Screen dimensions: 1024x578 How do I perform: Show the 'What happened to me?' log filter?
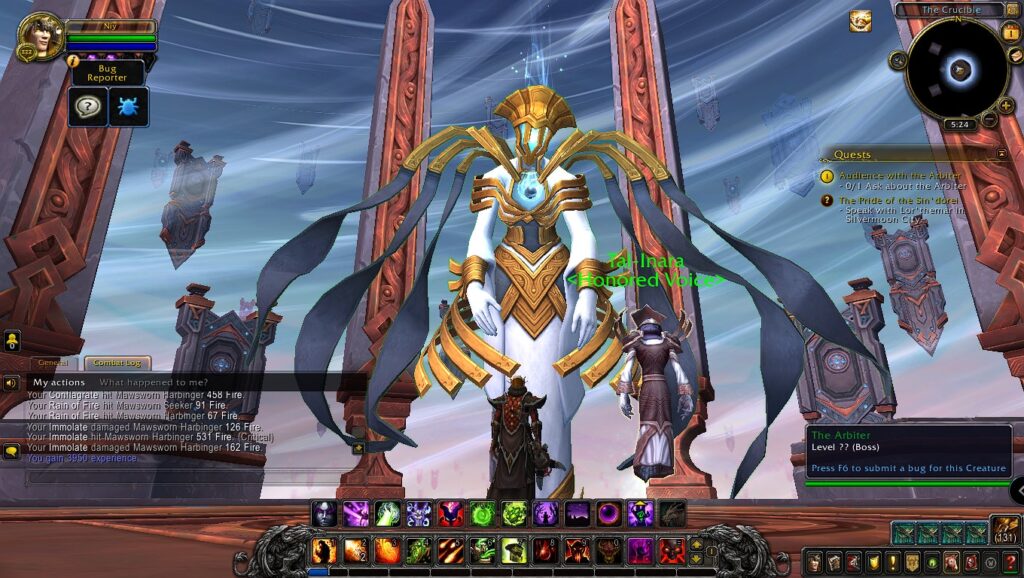coord(153,382)
